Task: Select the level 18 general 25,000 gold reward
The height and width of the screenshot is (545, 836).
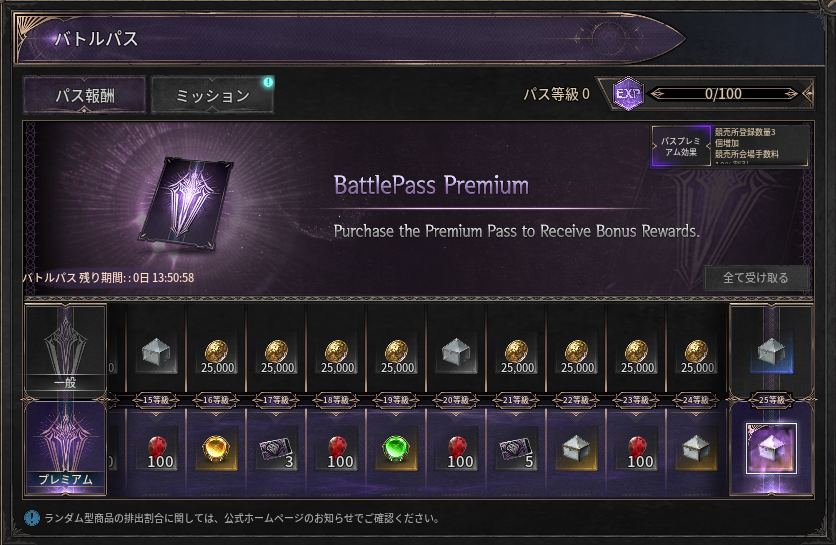Action: click(337, 353)
